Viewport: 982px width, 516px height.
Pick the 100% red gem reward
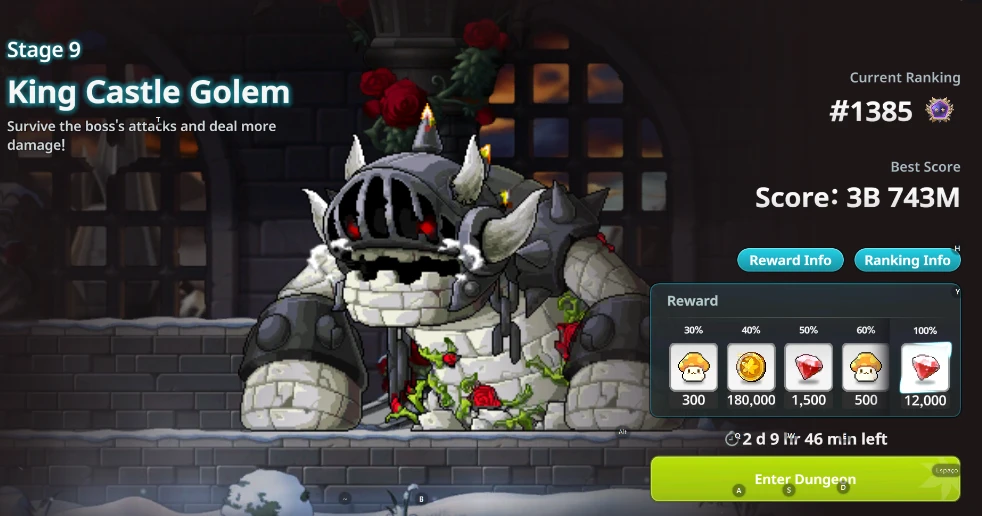(925, 367)
